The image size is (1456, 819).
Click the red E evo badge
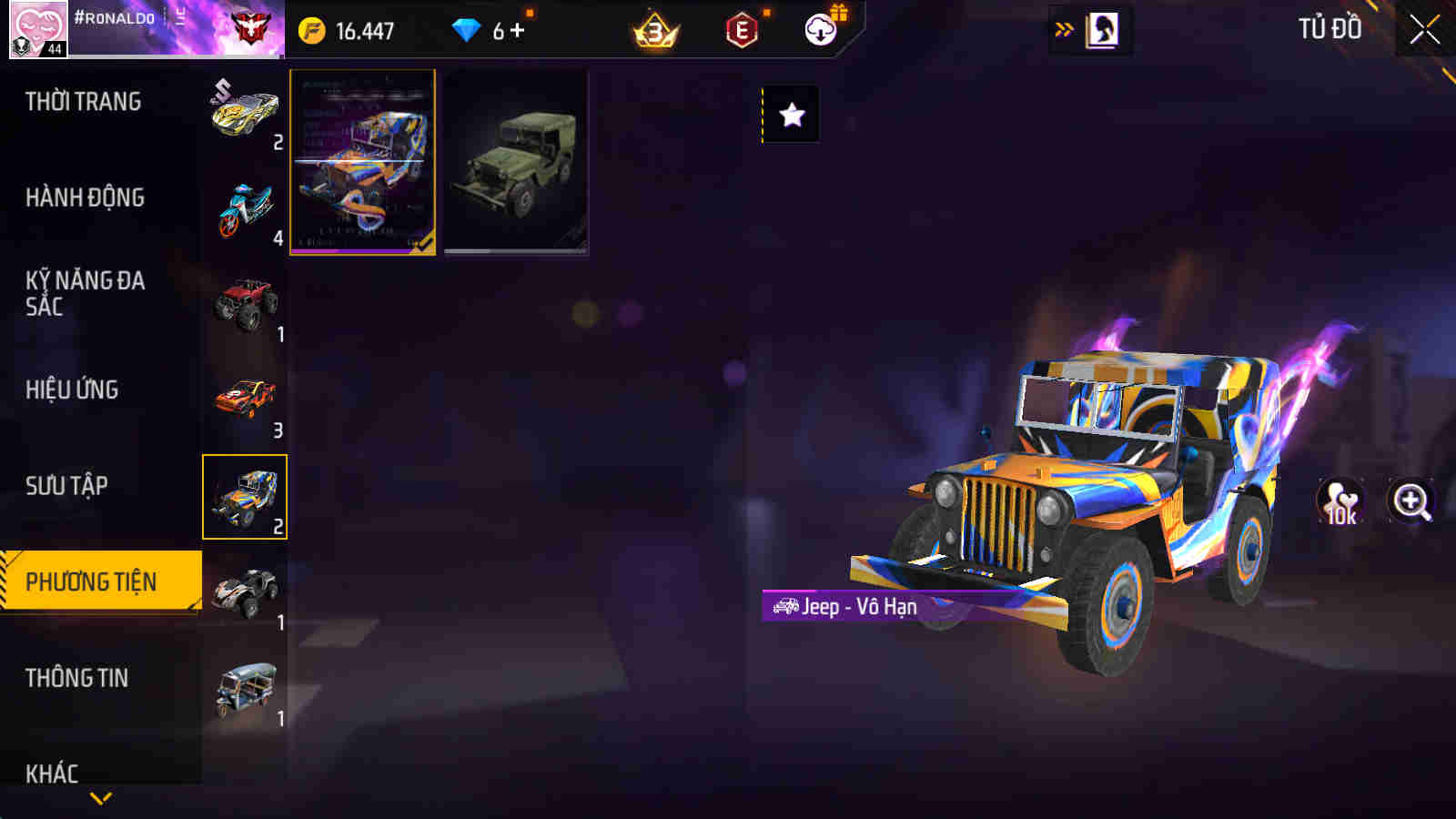(742, 28)
